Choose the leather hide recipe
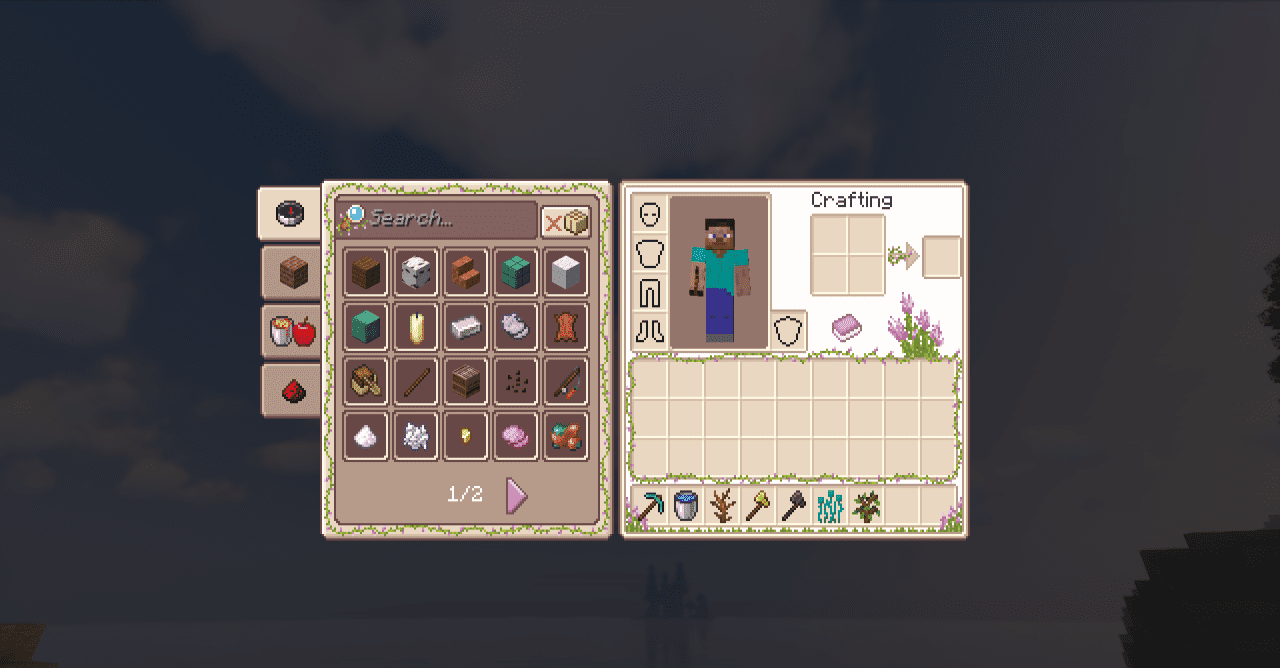The image size is (1280, 668). tap(566, 326)
